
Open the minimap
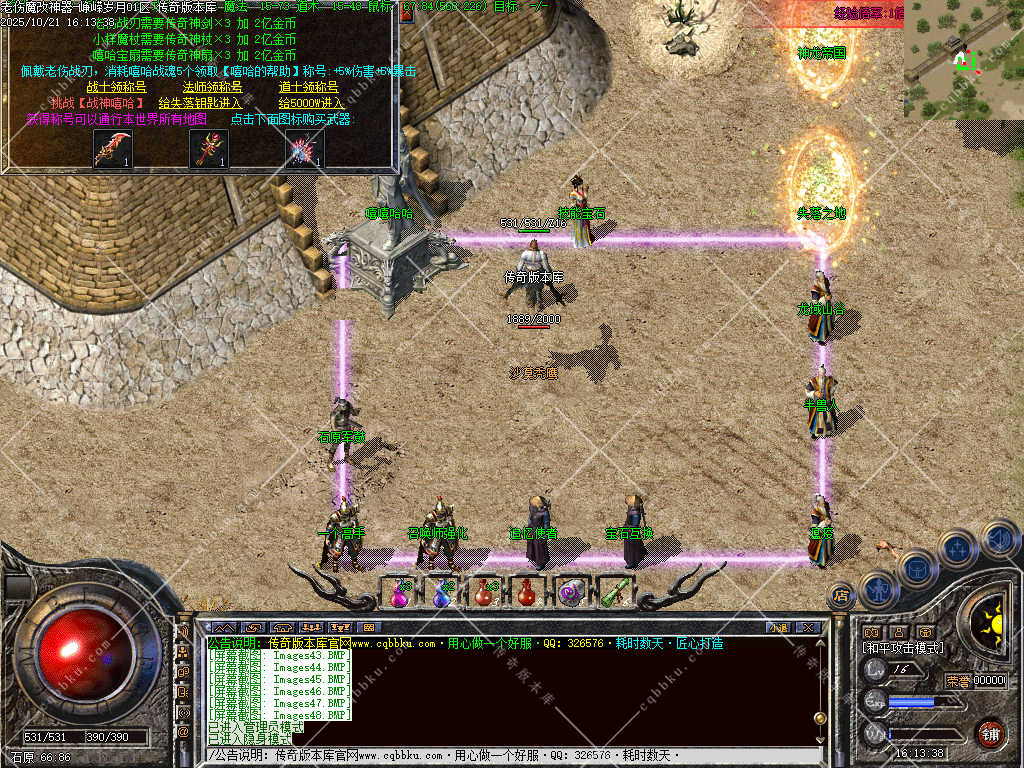tap(964, 60)
